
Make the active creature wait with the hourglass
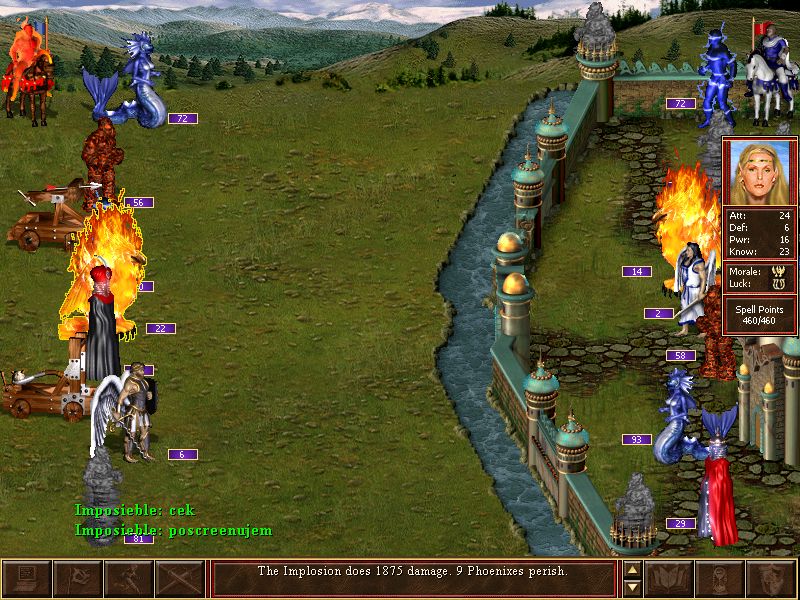click(x=720, y=579)
